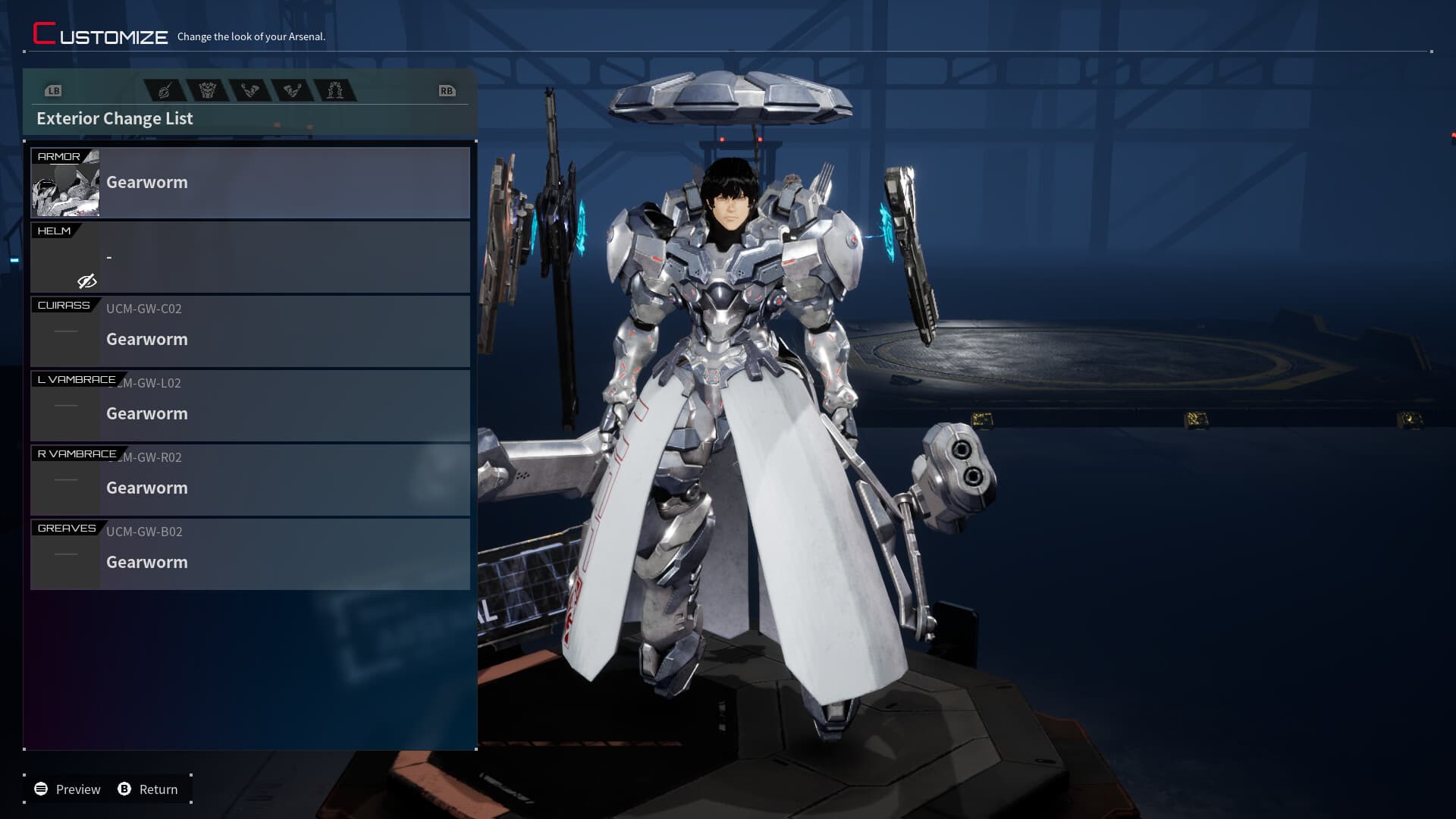The image size is (1456, 819).
Task: Select the L VAMBRACE Gearworm item
Action: 250,405
